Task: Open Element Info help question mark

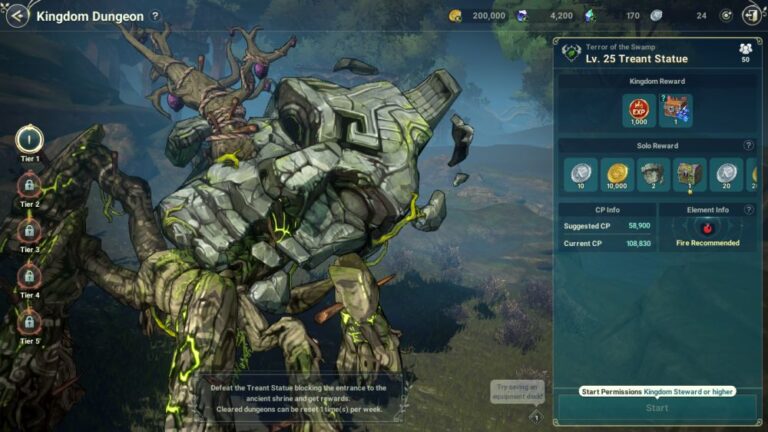Action: tap(749, 210)
